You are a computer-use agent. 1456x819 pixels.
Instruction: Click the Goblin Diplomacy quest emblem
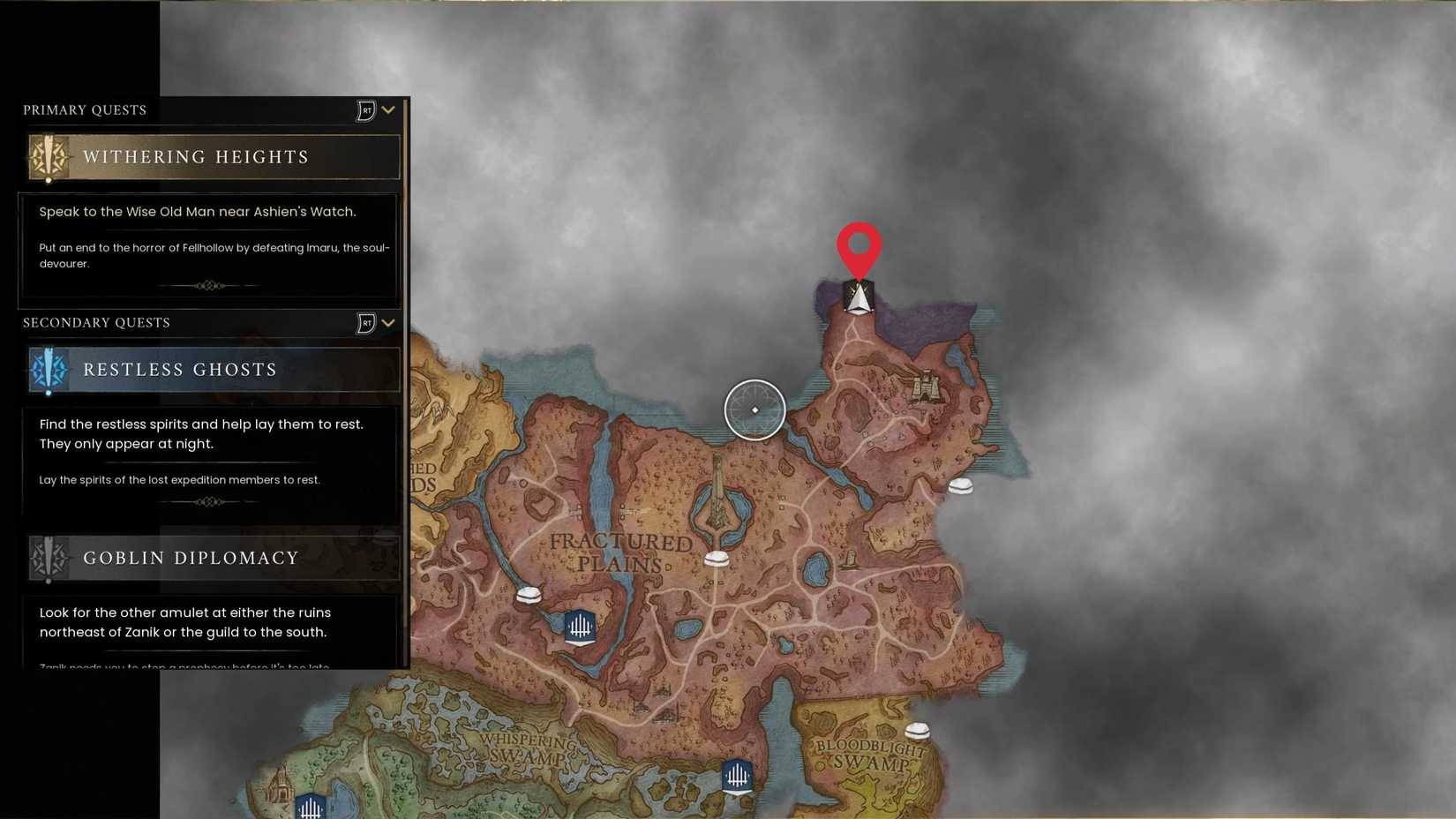tap(49, 558)
